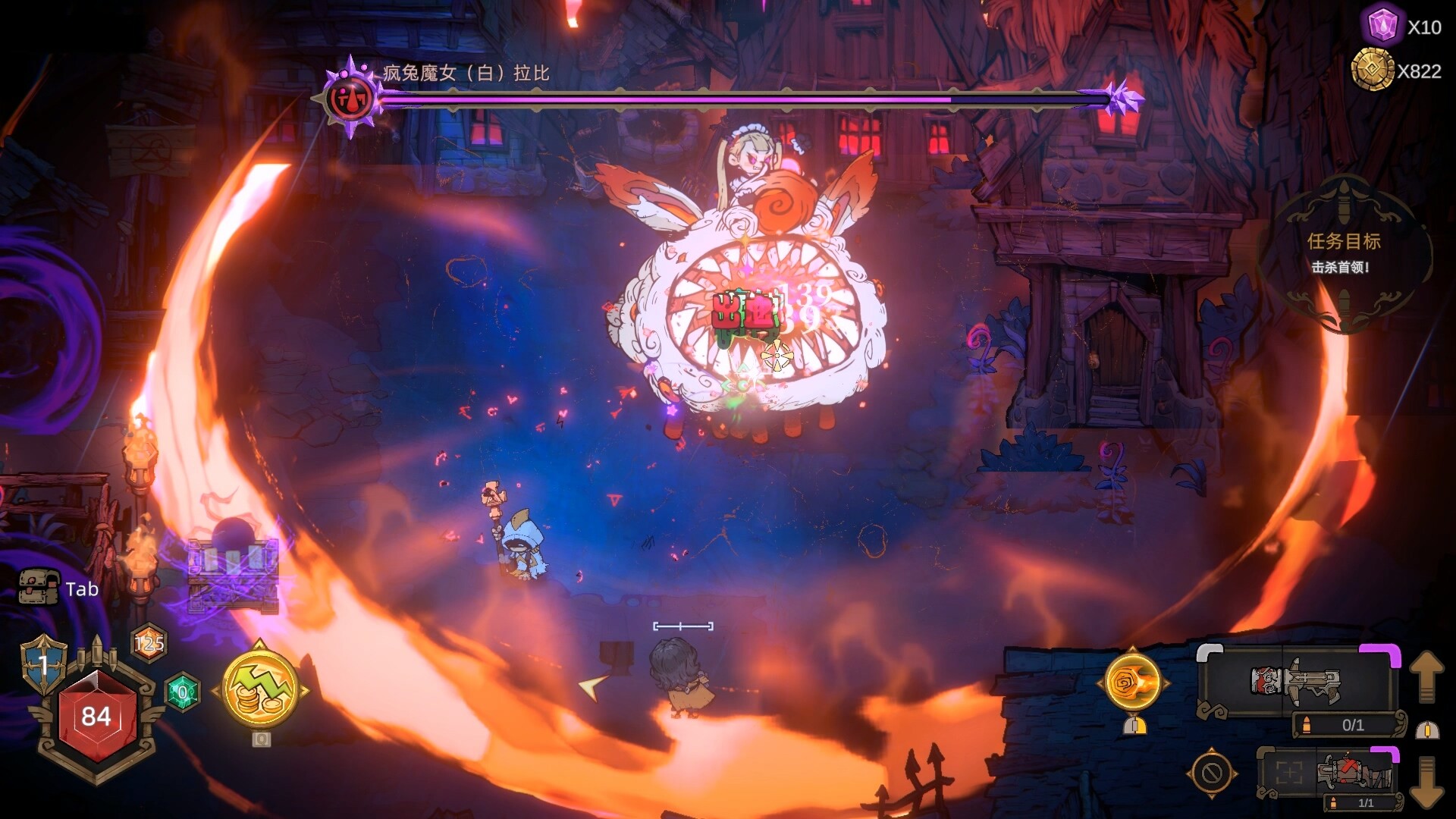Select the empty prohibited skill slot
The height and width of the screenshot is (819, 1456).
[x=1211, y=773]
